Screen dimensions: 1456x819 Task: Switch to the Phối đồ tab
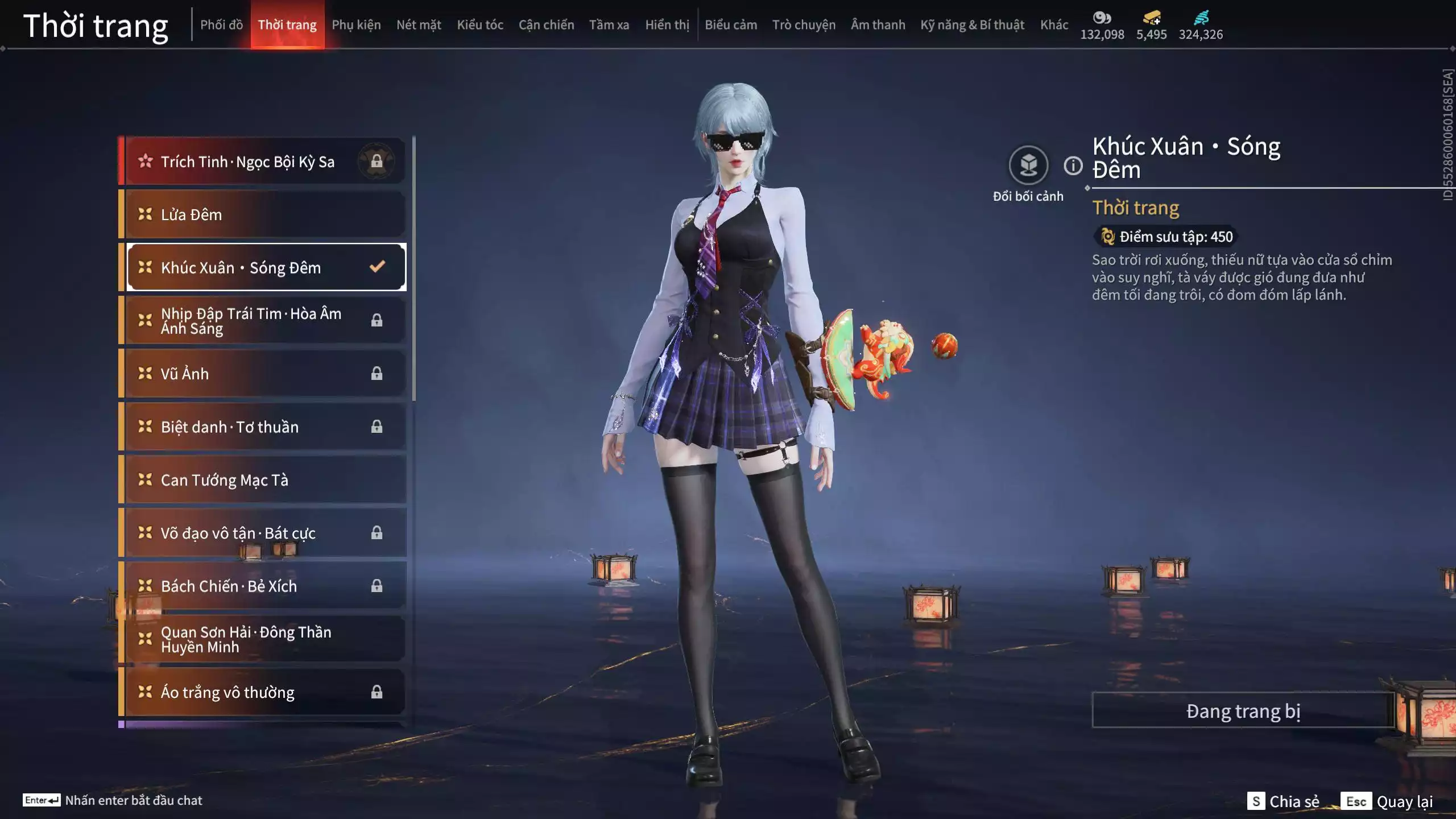tap(221, 25)
